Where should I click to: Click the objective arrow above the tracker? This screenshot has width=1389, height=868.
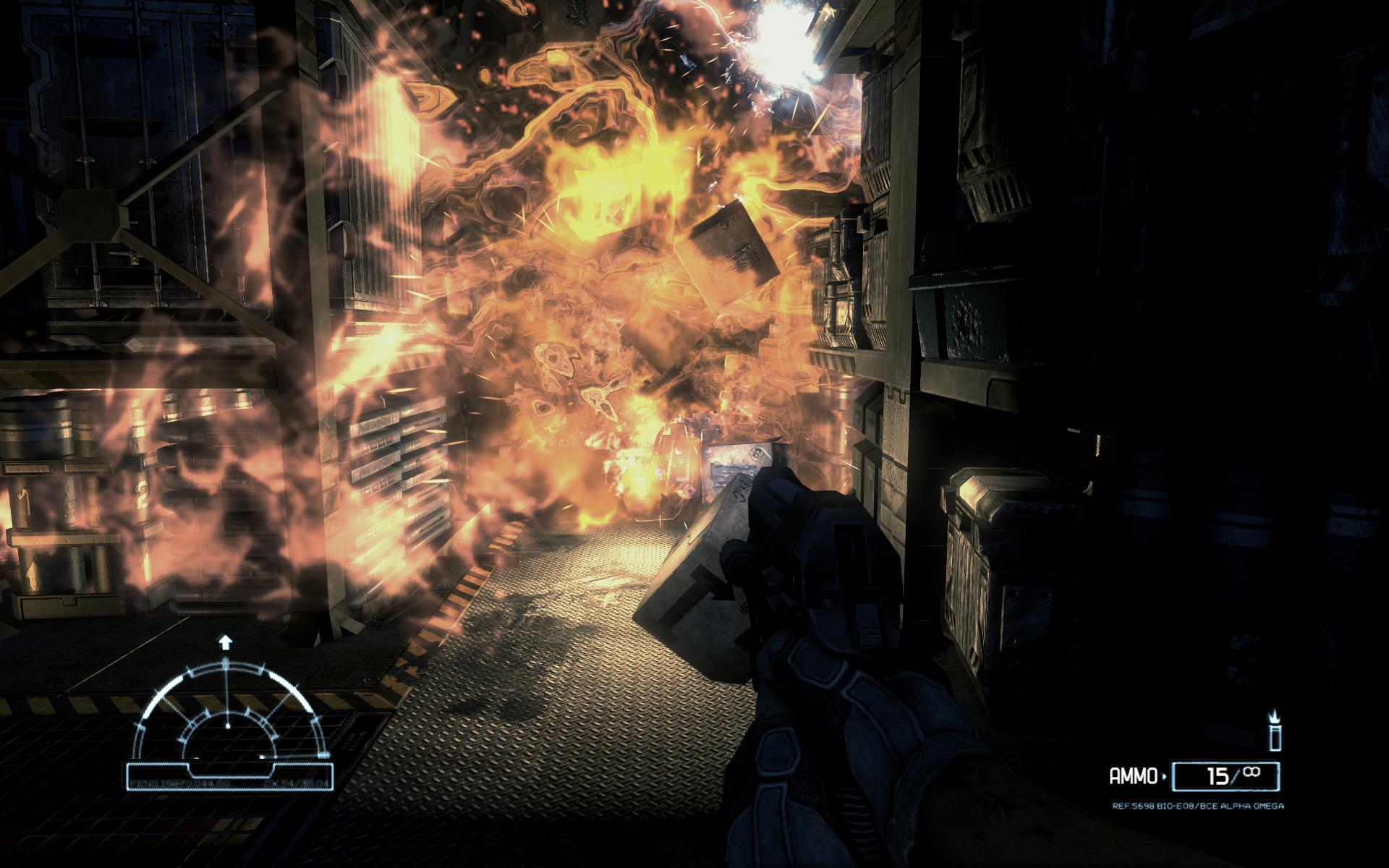[x=226, y=641]
